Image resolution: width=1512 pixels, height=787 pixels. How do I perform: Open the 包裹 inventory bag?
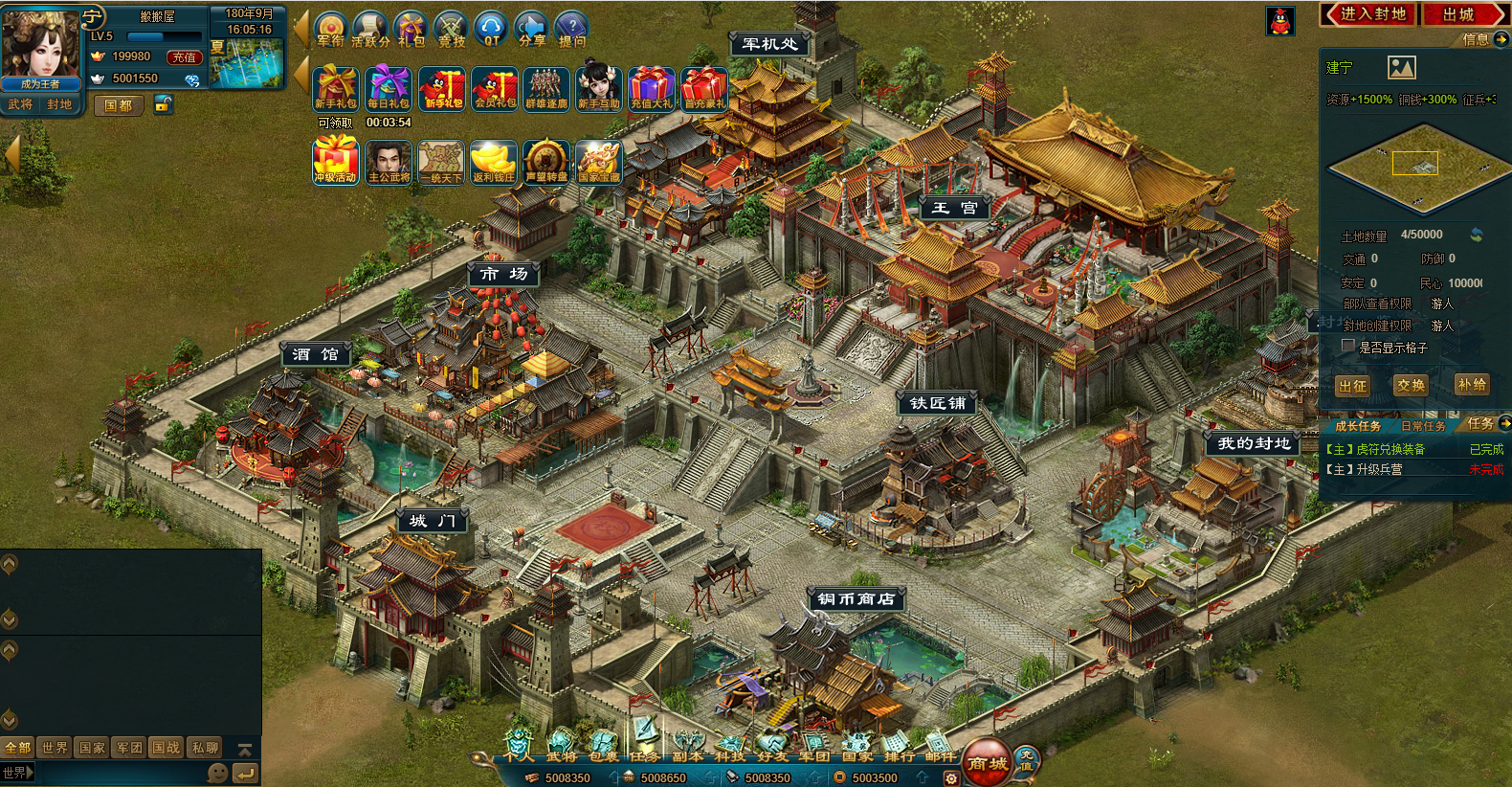click(603, 747)
